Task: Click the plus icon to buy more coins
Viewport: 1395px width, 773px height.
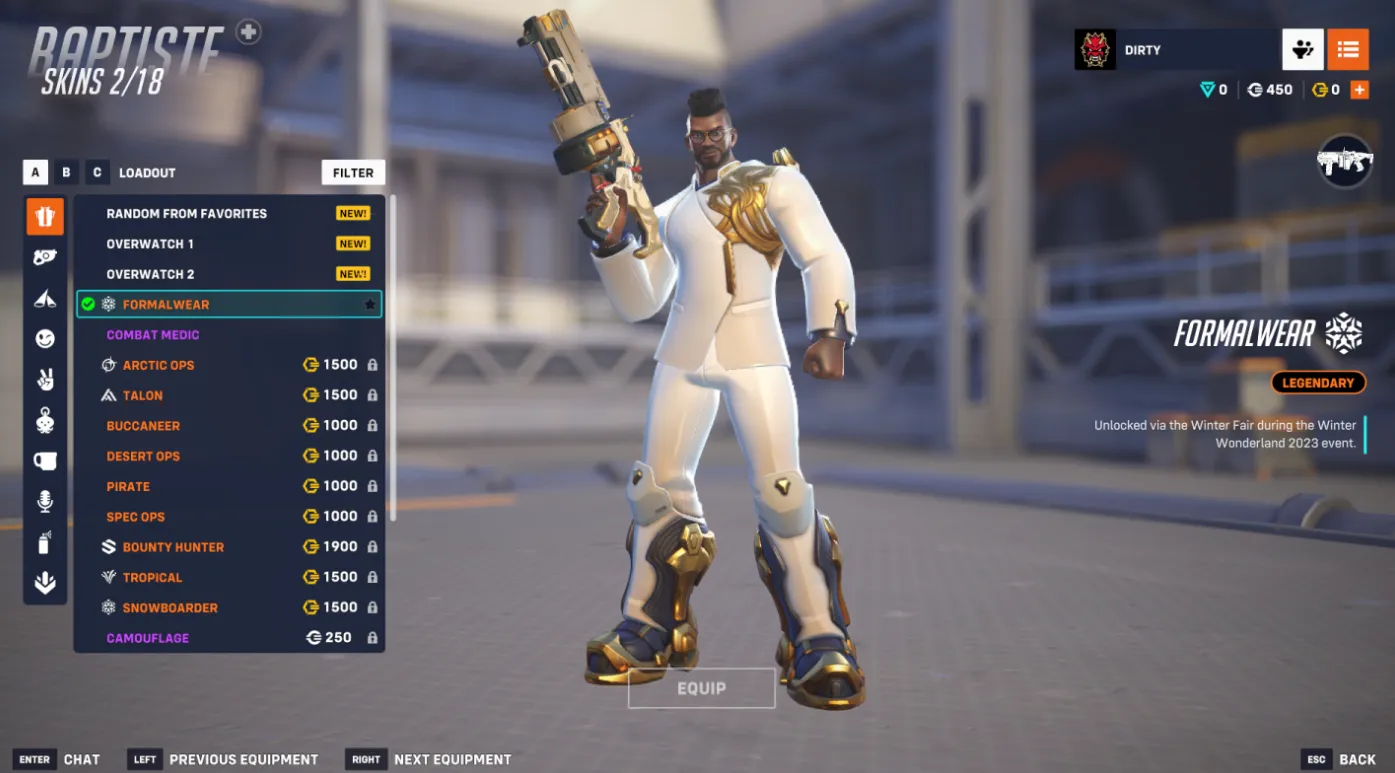Action: click(1358, 89)
